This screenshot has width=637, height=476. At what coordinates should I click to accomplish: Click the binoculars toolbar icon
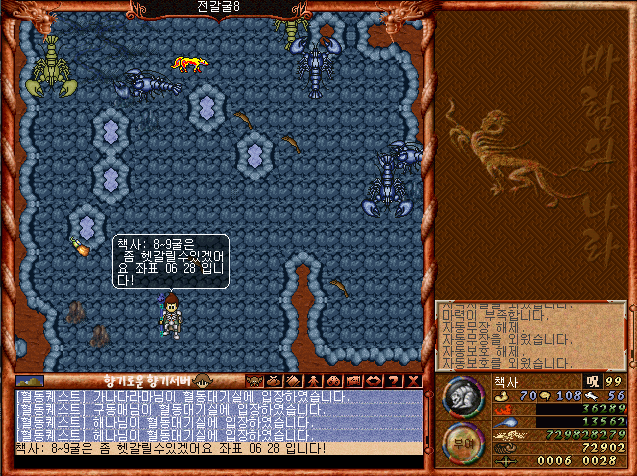pyautogui.click(x=334, y=380)
